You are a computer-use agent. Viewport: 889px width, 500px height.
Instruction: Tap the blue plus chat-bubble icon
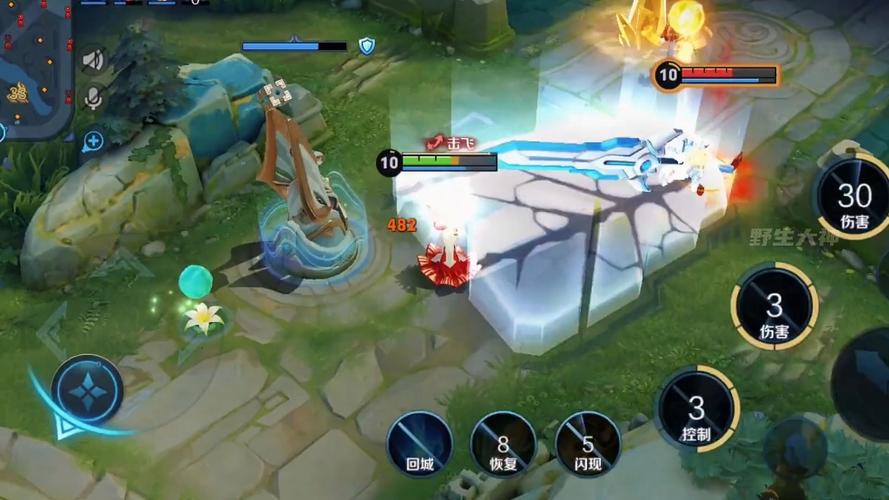tap(93, 142)
